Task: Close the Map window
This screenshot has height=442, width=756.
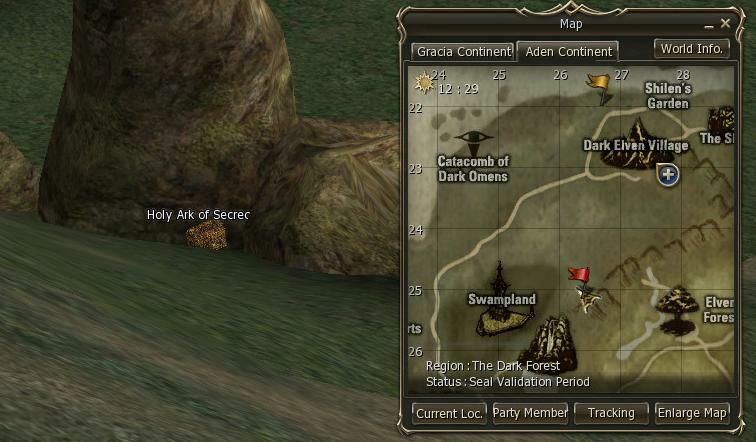Action: 740,23
